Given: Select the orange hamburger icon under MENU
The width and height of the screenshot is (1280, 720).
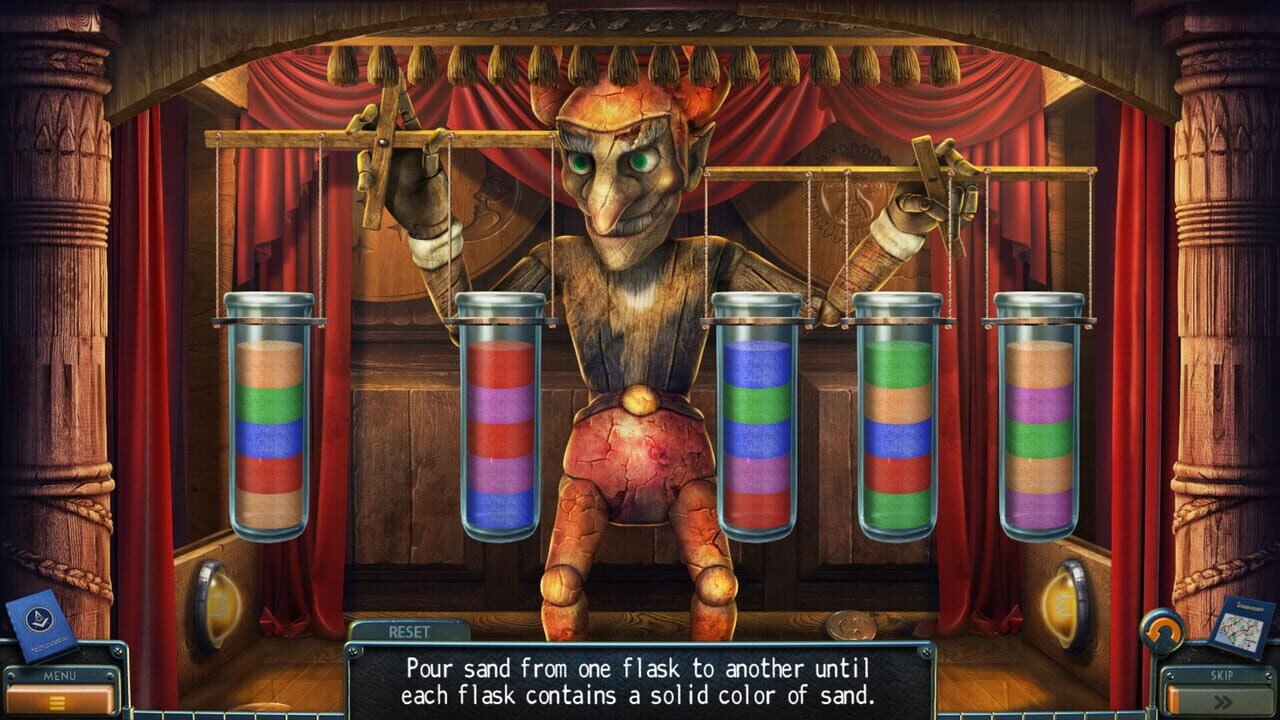Looking at the screenshot, I should (x=57, y=701).
